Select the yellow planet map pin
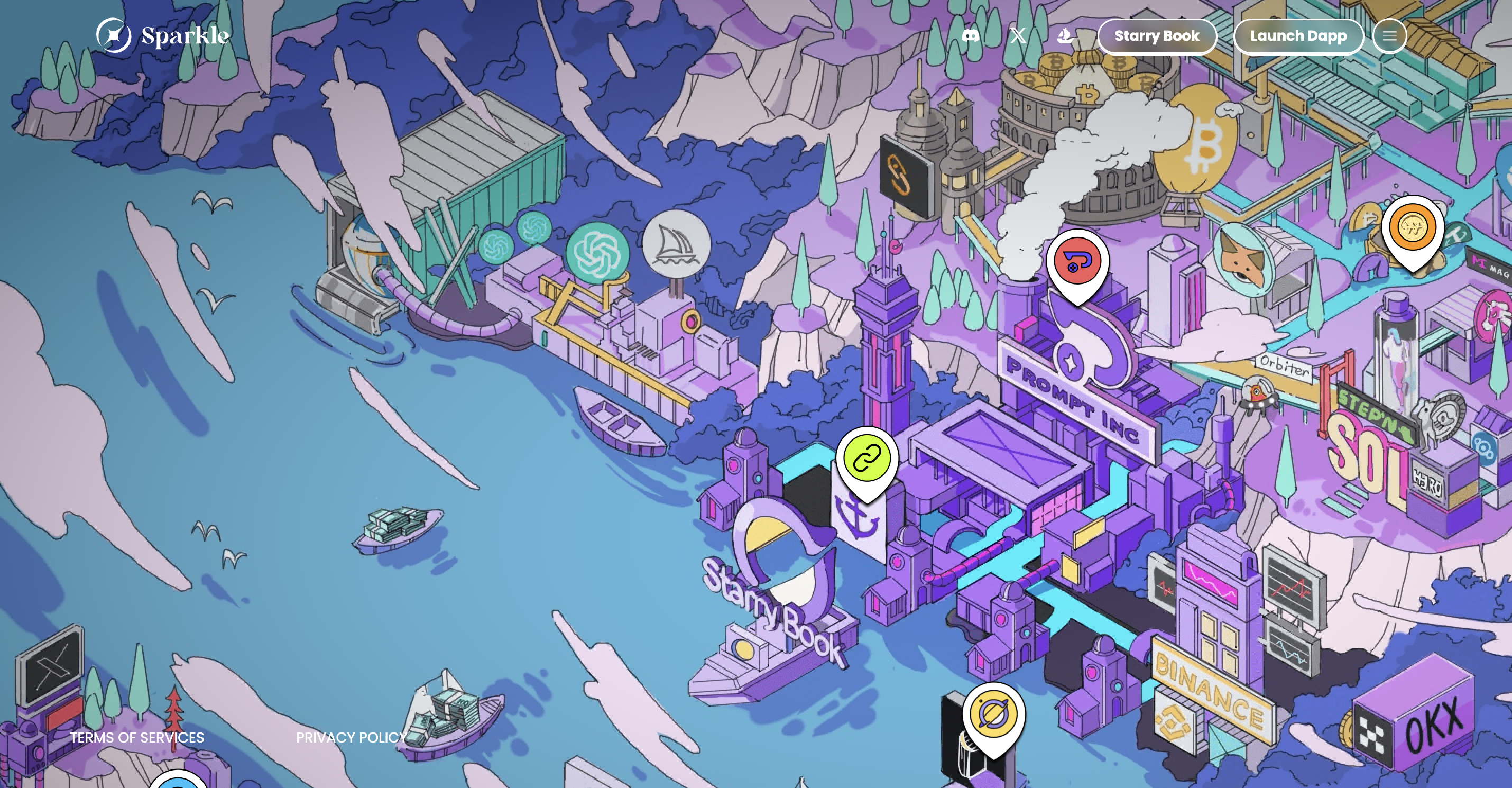 [994, 714]
